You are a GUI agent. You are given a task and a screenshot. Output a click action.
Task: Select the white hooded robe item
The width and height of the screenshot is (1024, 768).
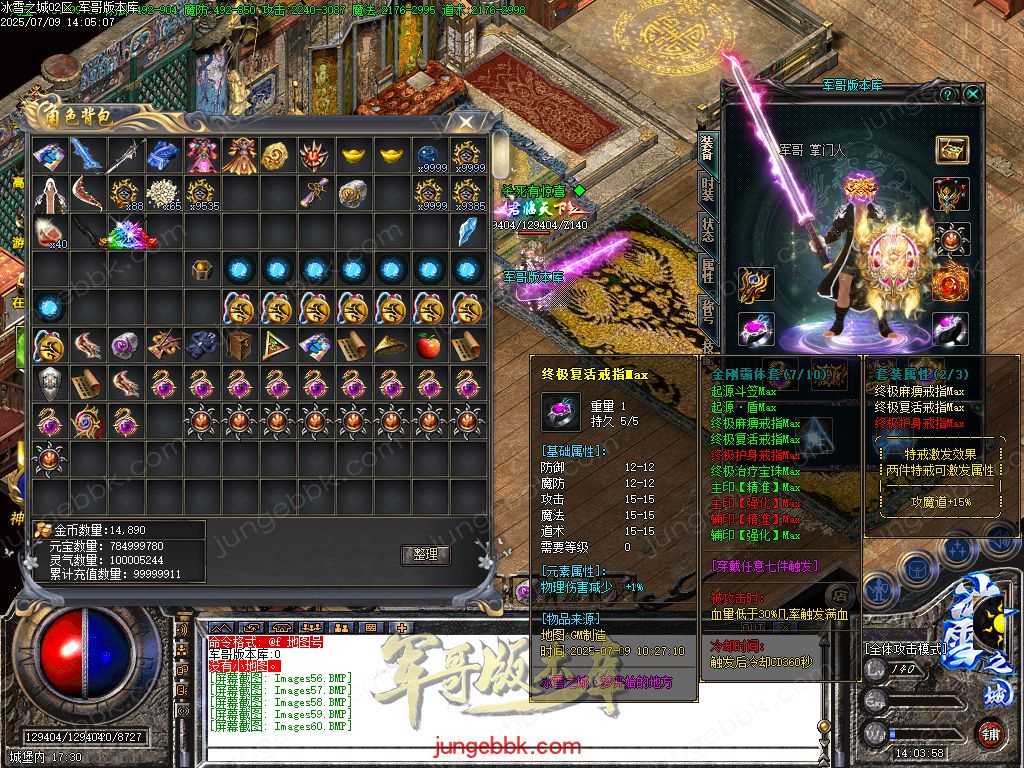click(47, 193)
